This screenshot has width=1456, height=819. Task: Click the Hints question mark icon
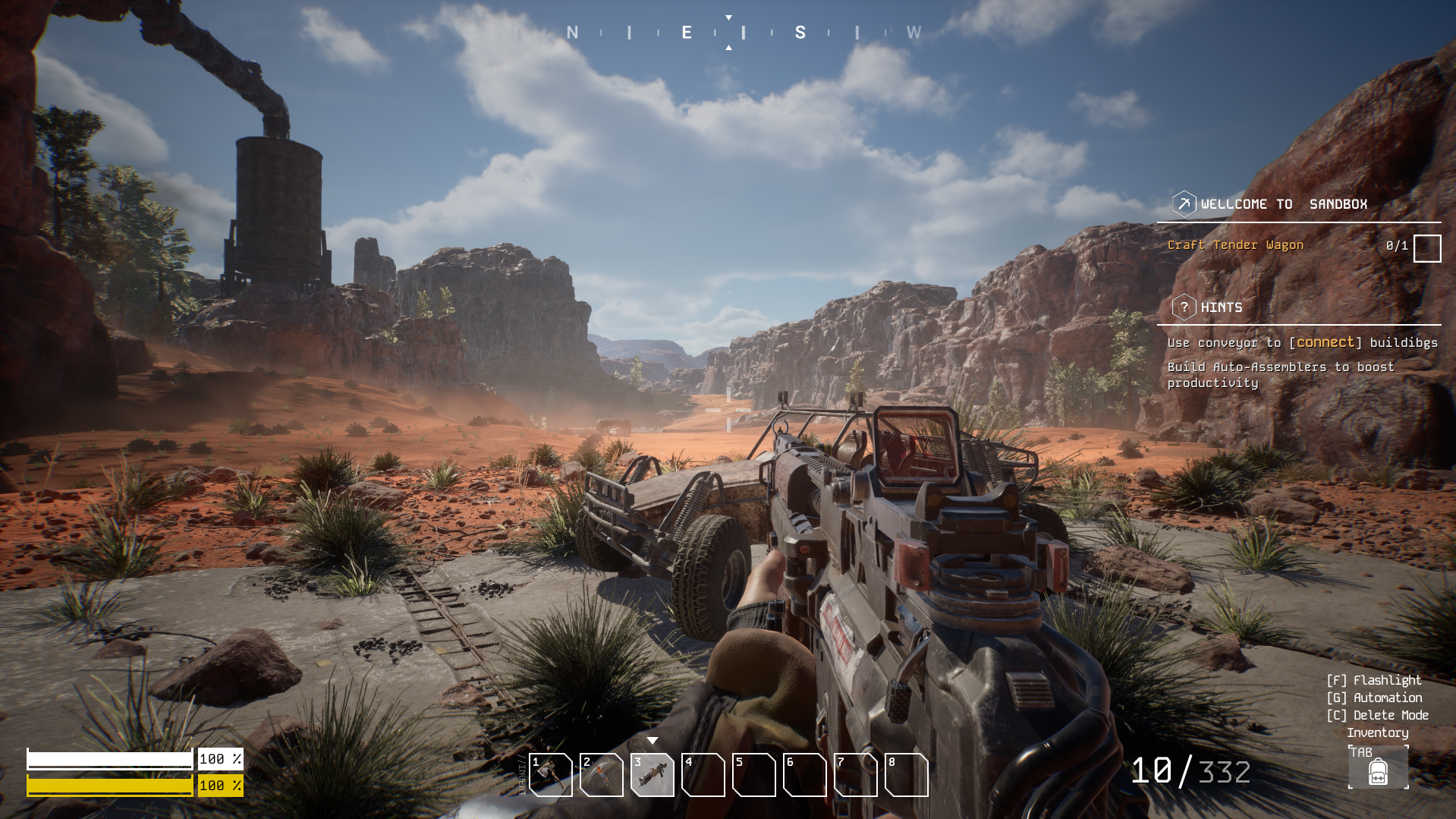click(1184, 307)
